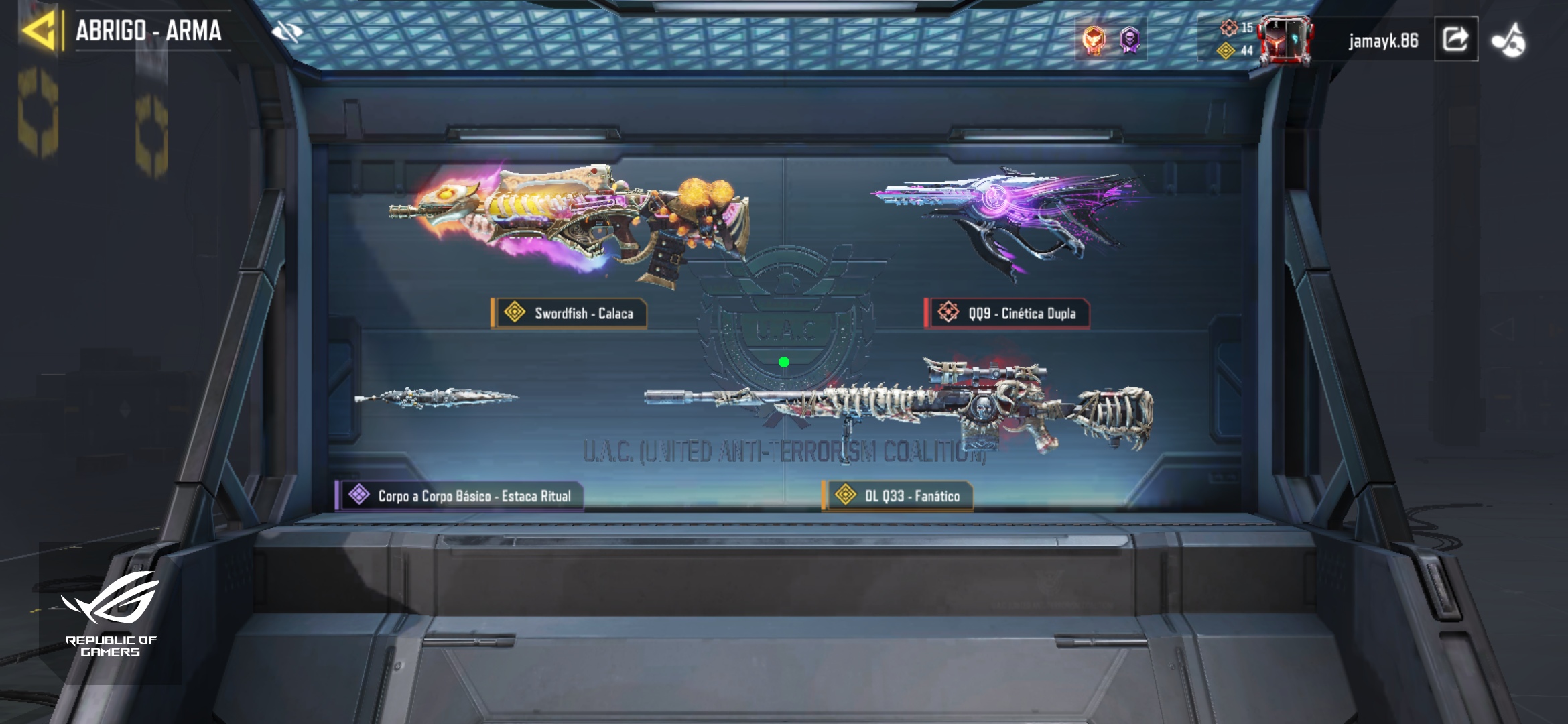Viewport: 1568px width, 724px height.
Task: Select the Swordfish - Calaca weapon
Action: [x=570, y=221]
